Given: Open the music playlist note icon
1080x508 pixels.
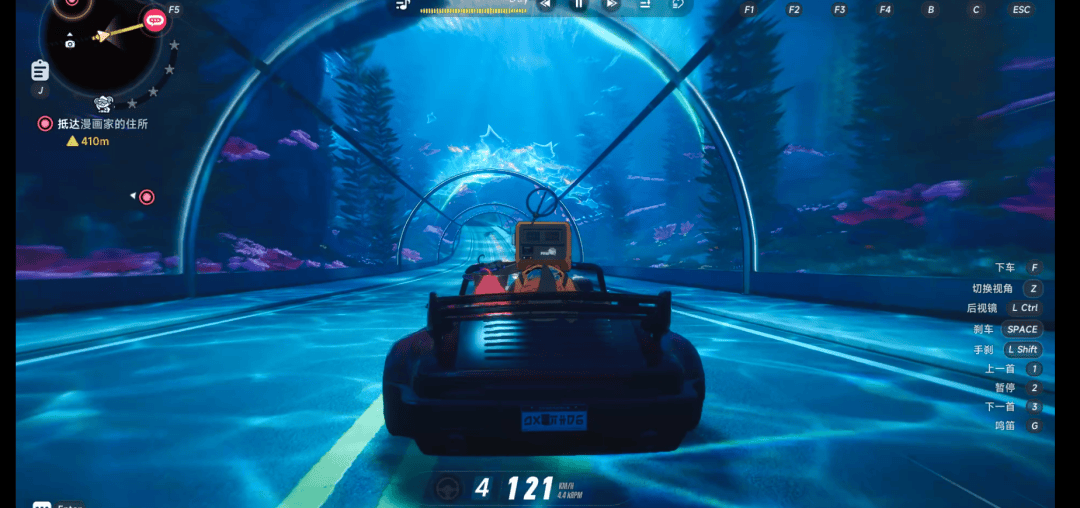Looking at the screenshot, I should [402, 5].
